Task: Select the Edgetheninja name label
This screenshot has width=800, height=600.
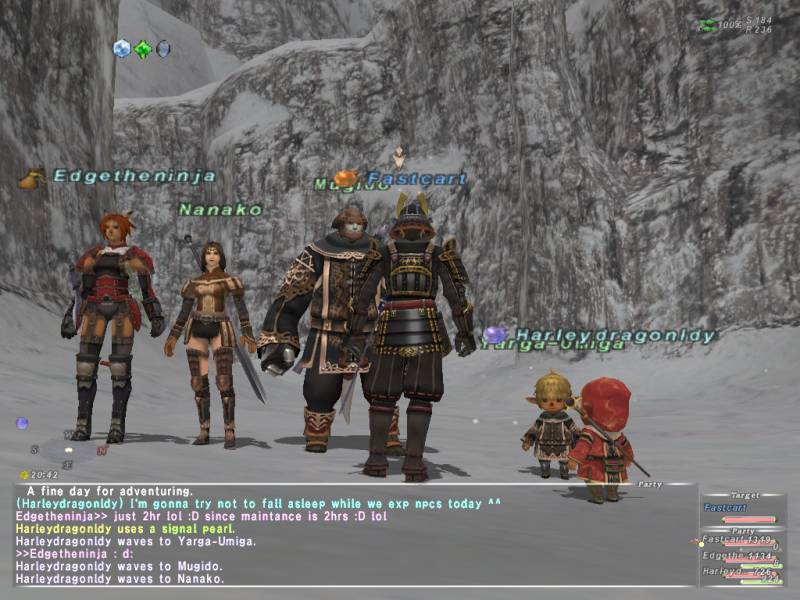Action: pyautogui.click(x=134, y=176)
